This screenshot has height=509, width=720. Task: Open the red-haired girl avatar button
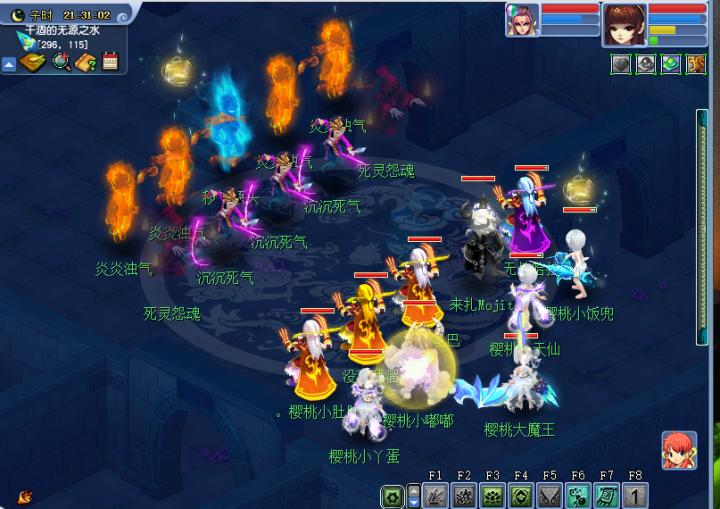pyautogui.click(x=679, y=450)
